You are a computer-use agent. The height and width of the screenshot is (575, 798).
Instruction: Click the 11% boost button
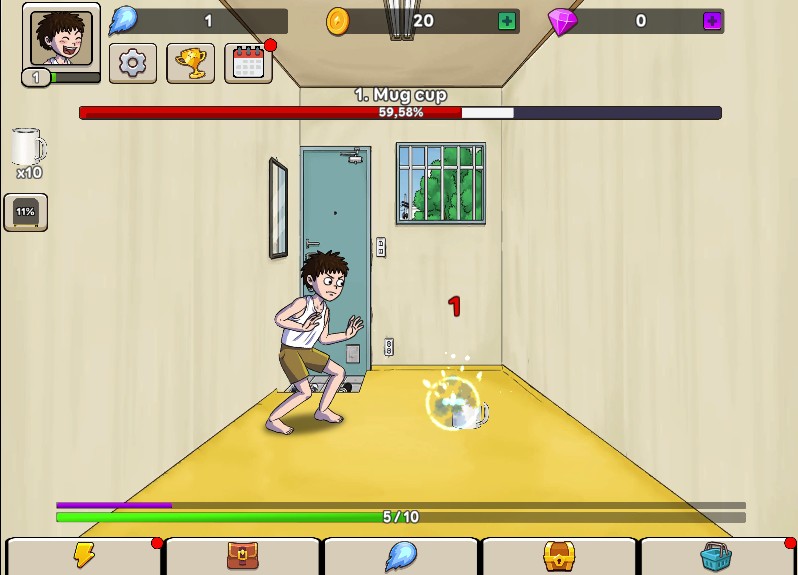25,212
